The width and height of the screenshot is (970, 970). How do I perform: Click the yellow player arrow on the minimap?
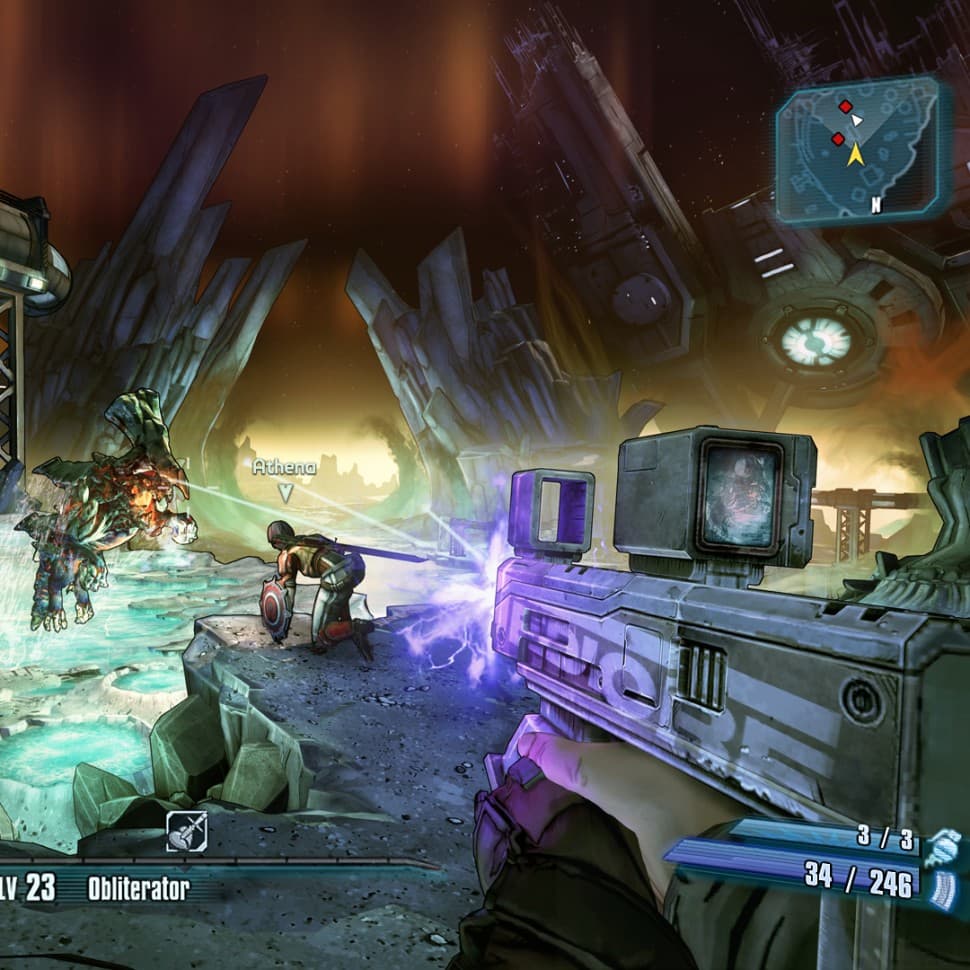pyautogui.click(x=856, y=154)
